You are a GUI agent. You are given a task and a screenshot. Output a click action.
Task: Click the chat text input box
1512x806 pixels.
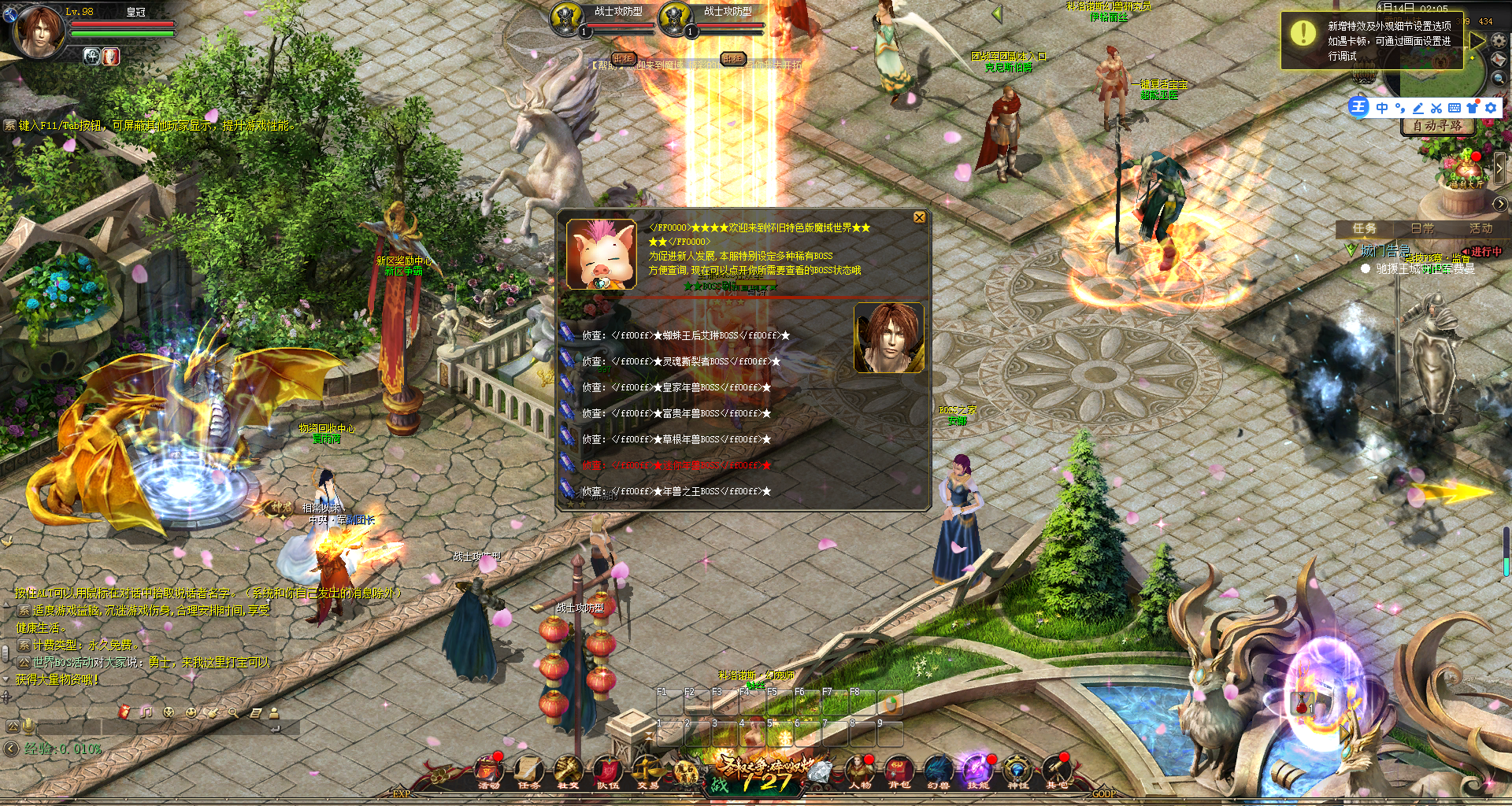tap(157, 727)
